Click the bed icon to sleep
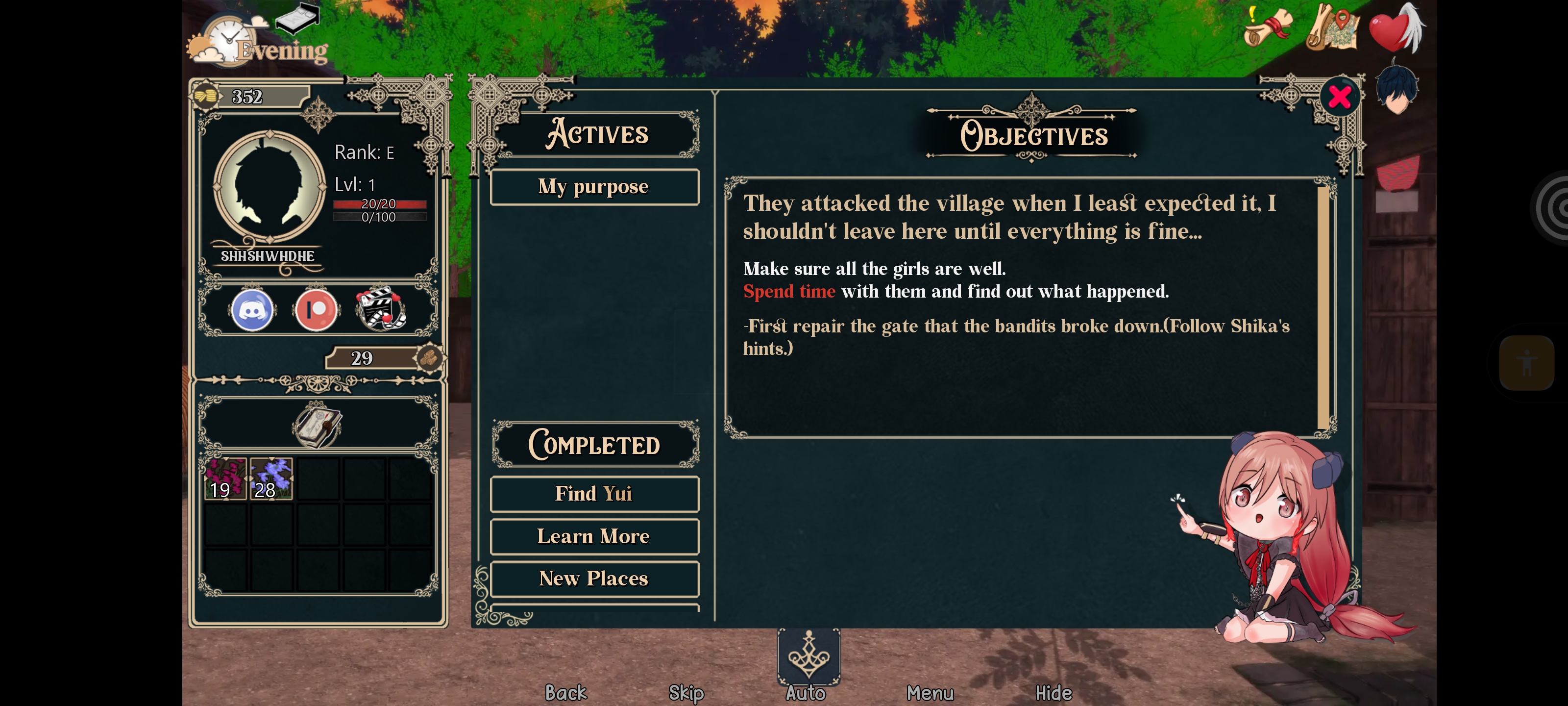Viewport: 1568px width, 706px height. coord(297,17)
